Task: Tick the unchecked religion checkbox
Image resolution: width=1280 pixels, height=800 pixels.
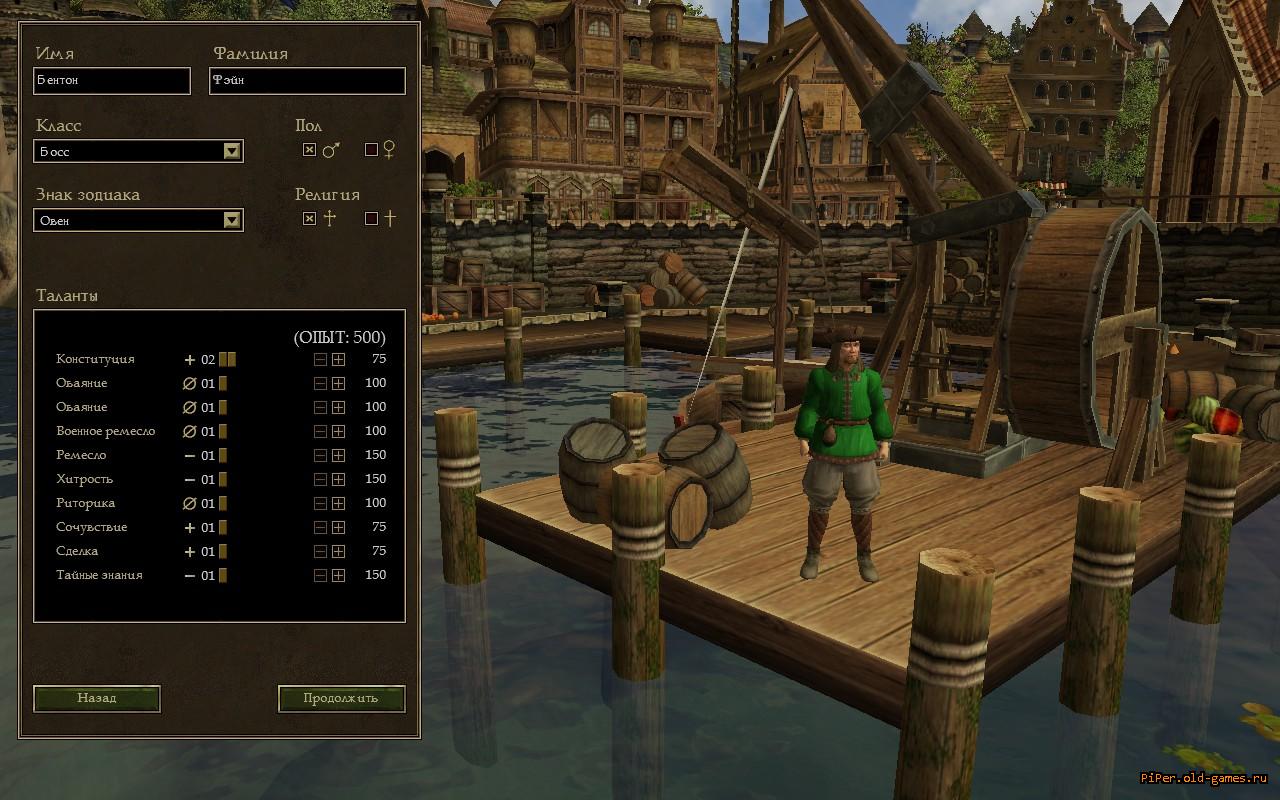Action: pos(372,218)
